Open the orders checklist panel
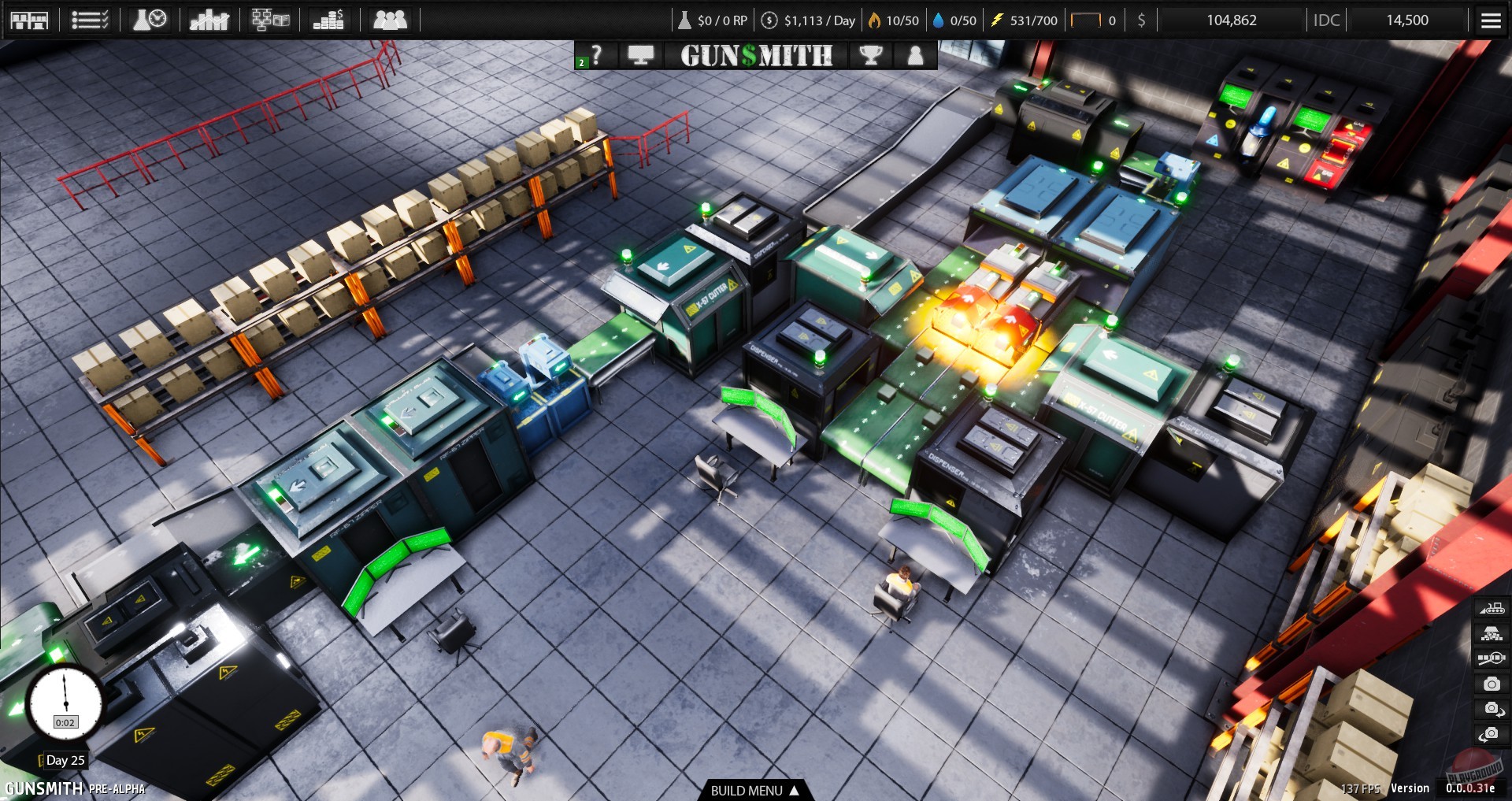 [89, 20]
